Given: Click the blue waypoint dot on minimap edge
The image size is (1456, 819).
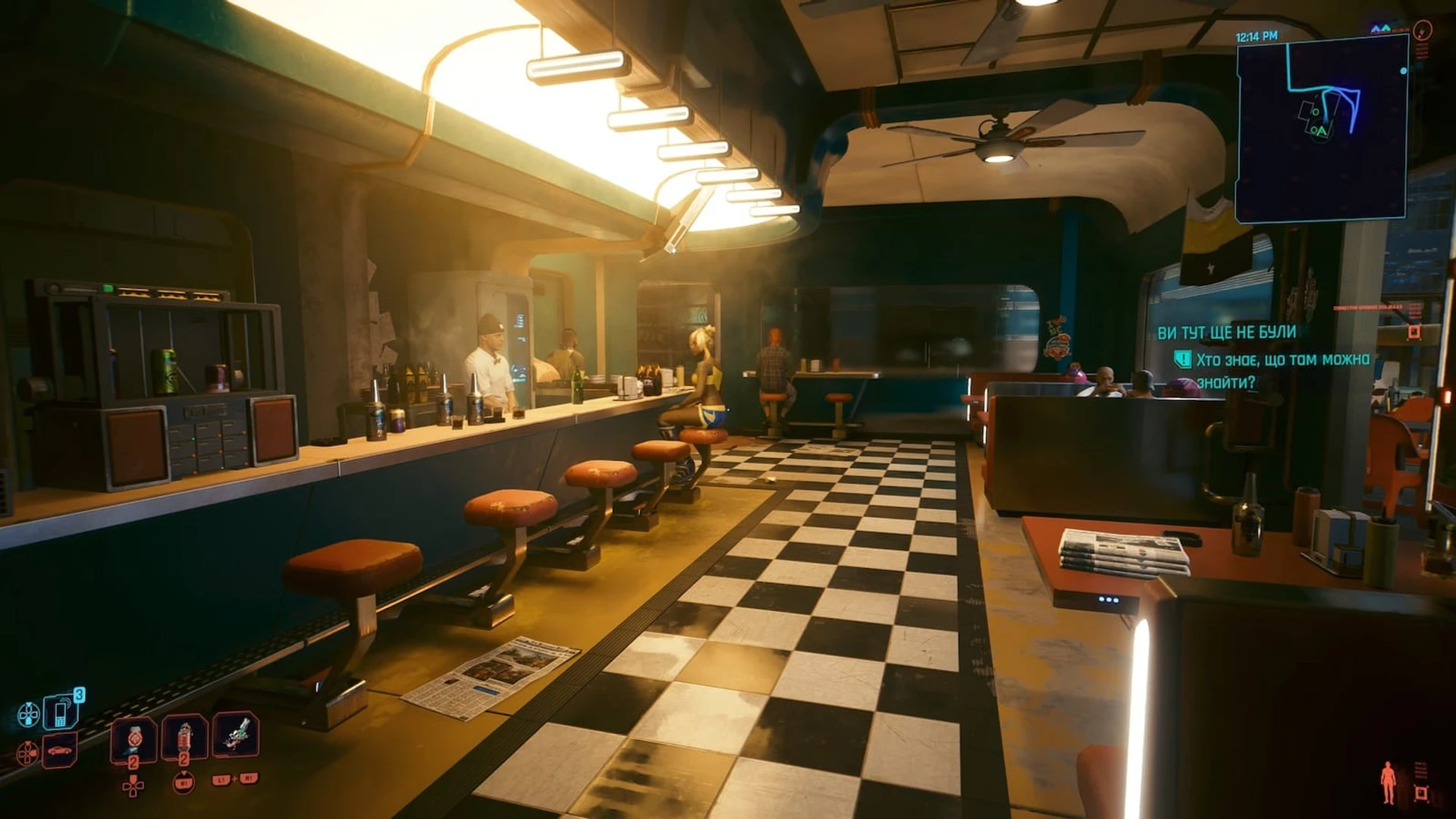Looking at the screenshot, I should (1404, 71).
